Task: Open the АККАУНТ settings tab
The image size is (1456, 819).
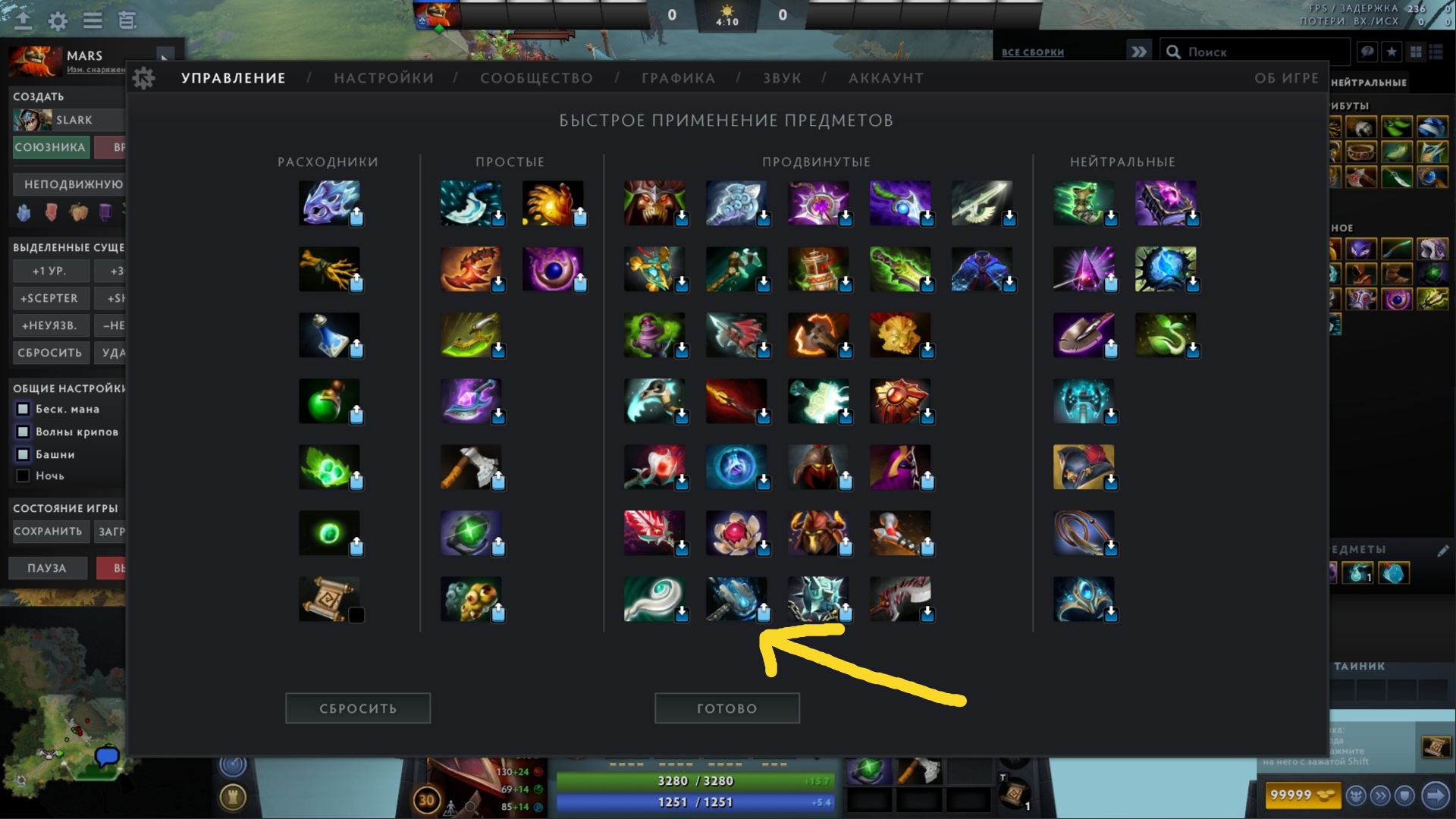Action: coord(886,77)
